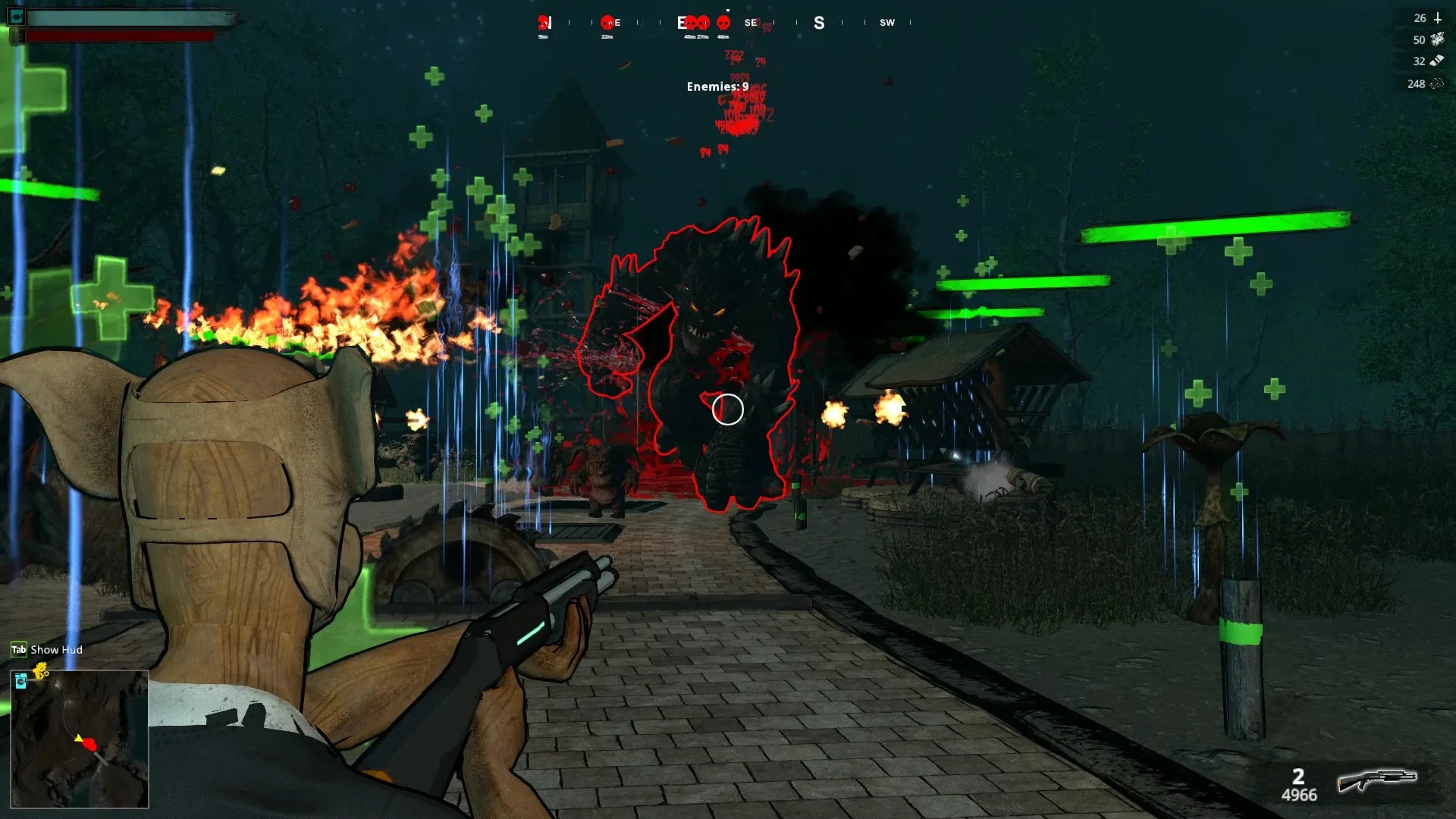Click the SW marker on the compass bar
The height and width of the screenshot is (819, 1456).
[x=886, y=22]
